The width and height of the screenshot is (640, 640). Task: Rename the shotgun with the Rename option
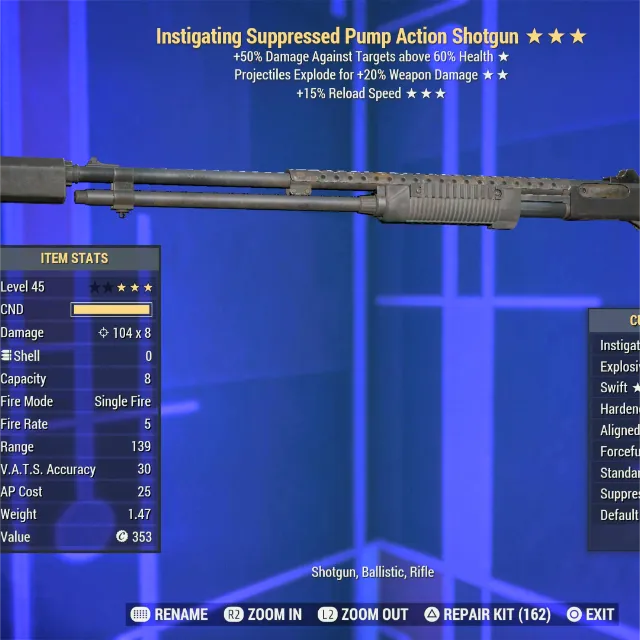tap(170, 614)
